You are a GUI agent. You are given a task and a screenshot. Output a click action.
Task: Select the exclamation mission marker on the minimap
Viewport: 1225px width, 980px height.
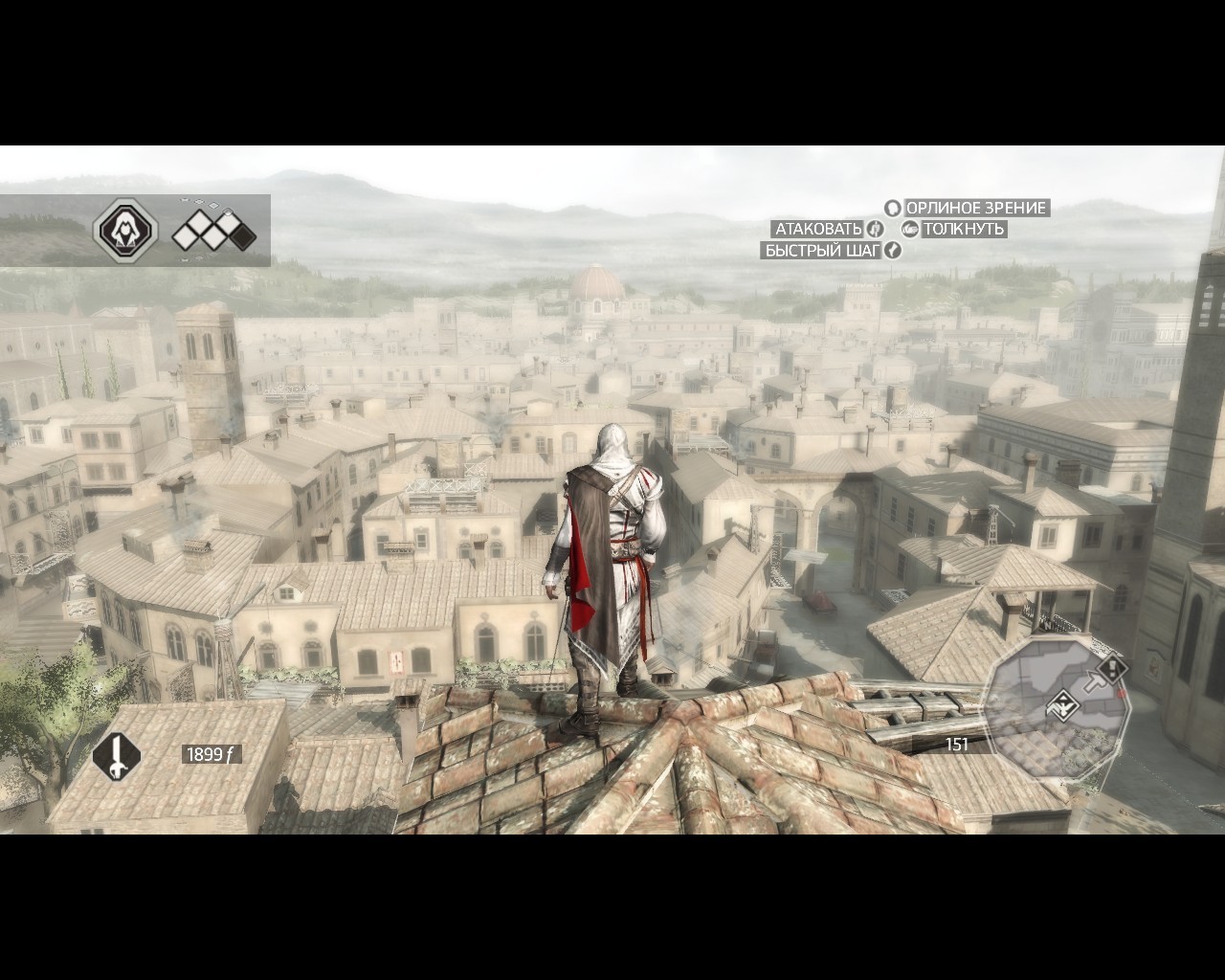click(x=1112, y=667)
